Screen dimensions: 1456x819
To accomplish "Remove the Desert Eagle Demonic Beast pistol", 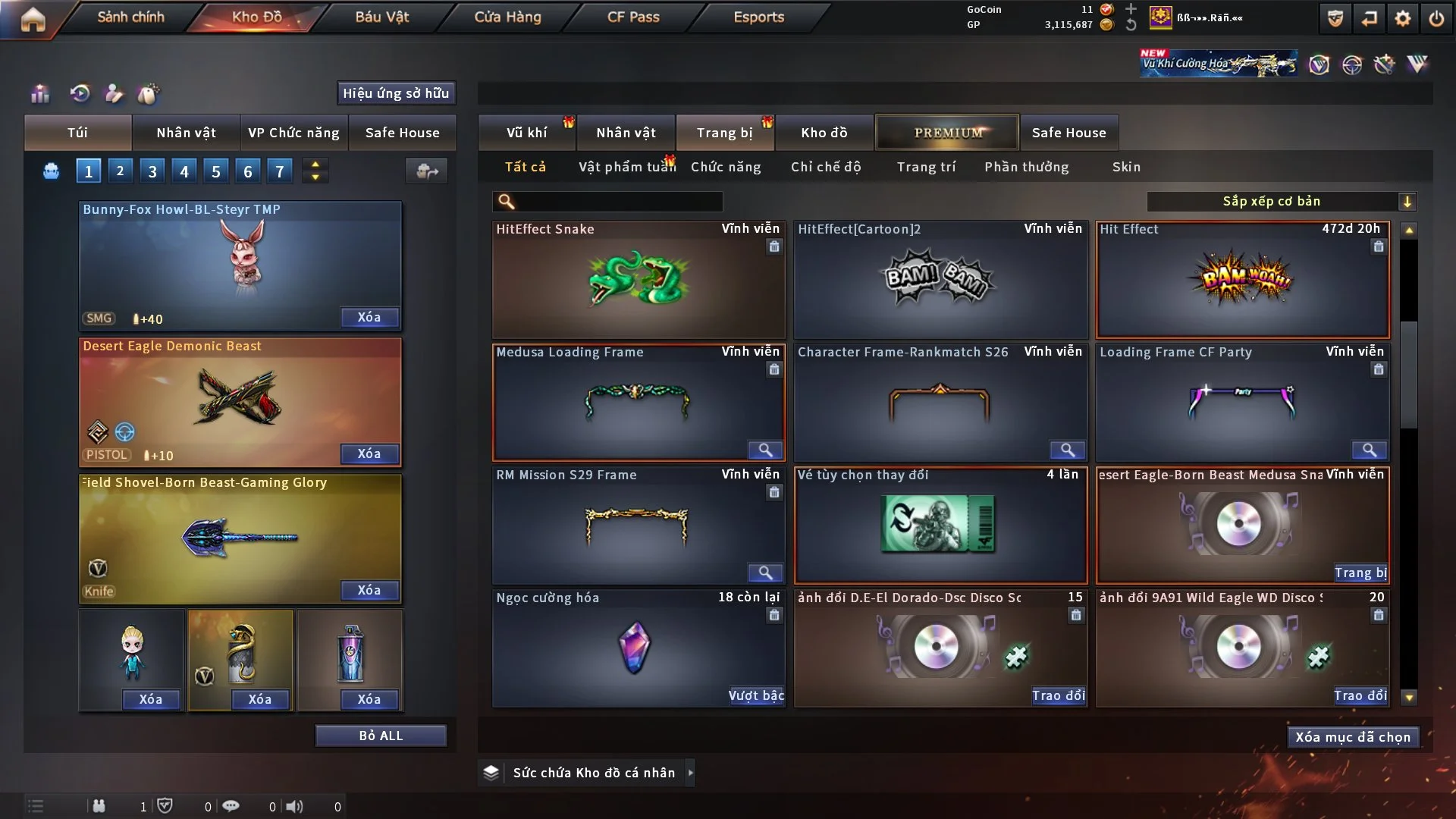I will 369,453.
